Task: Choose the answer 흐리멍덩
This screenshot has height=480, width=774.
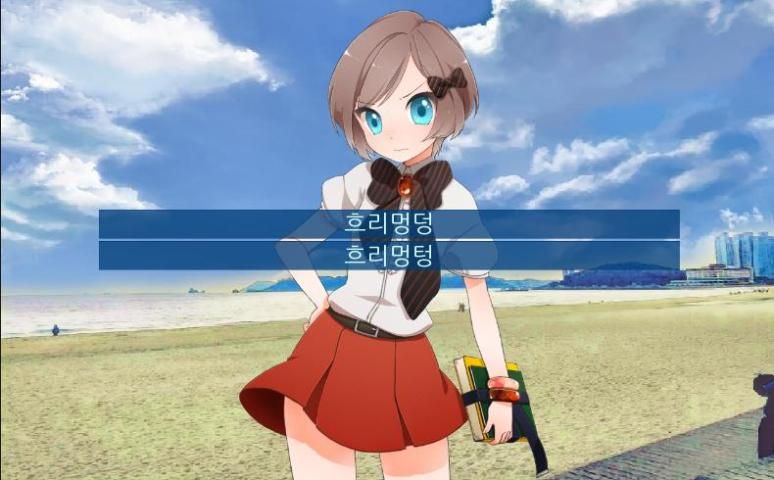Action: pos(388,224)
